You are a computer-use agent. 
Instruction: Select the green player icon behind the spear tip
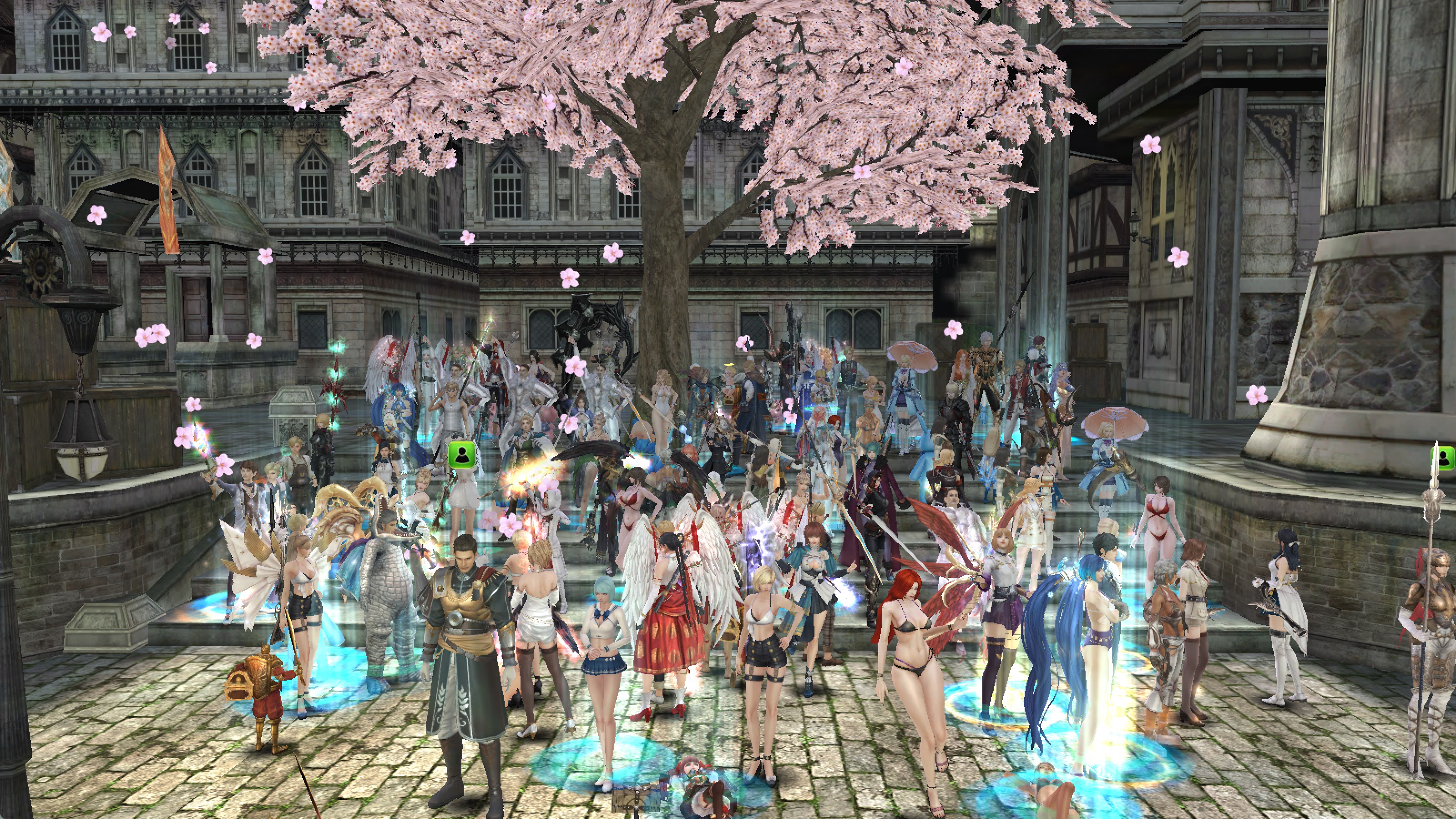click(x=1445, y=457)
